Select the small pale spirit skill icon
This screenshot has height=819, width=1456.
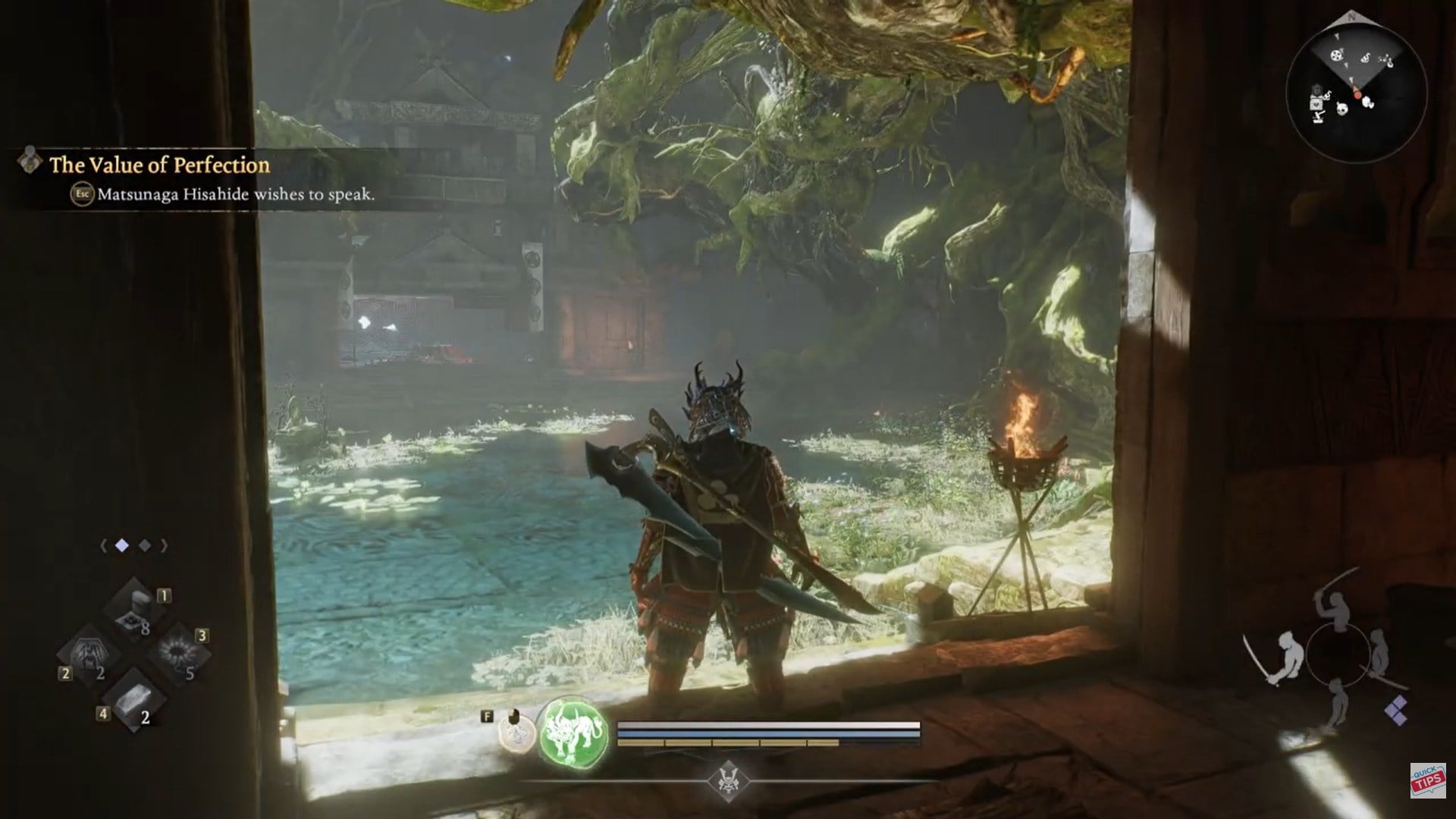pos(517,734)
